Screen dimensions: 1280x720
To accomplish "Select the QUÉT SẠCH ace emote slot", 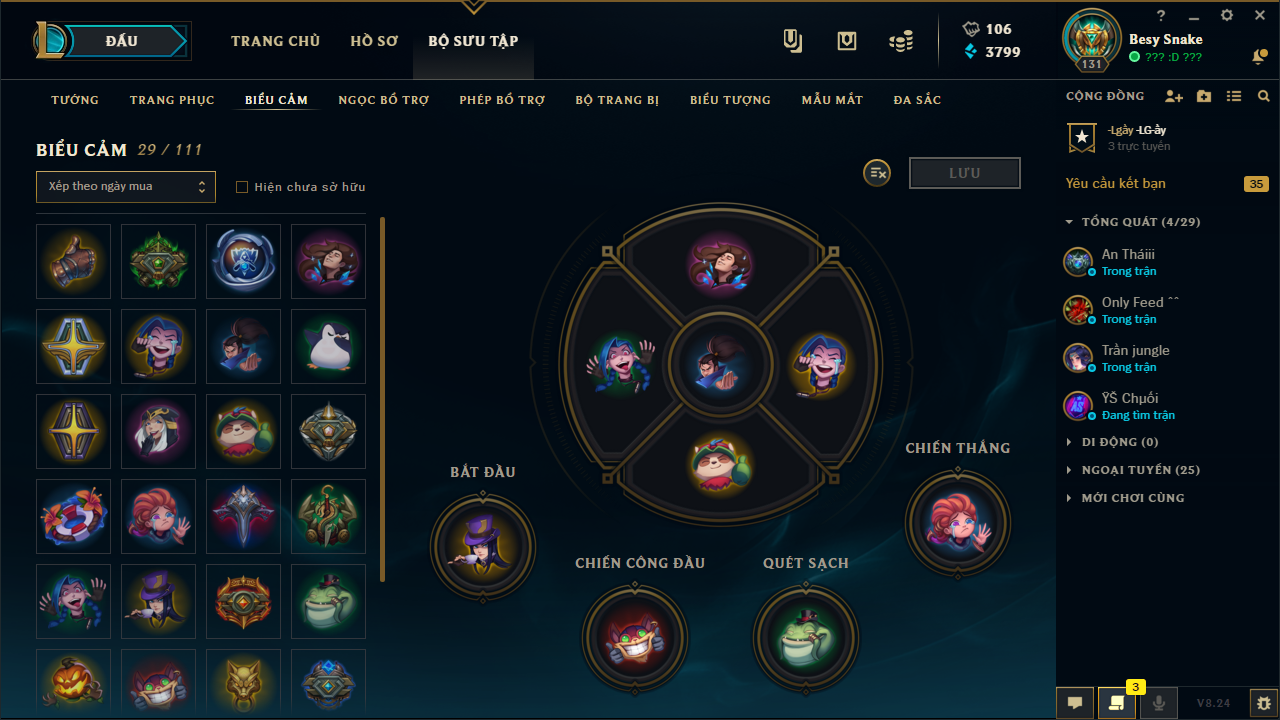I will point(806,637).
